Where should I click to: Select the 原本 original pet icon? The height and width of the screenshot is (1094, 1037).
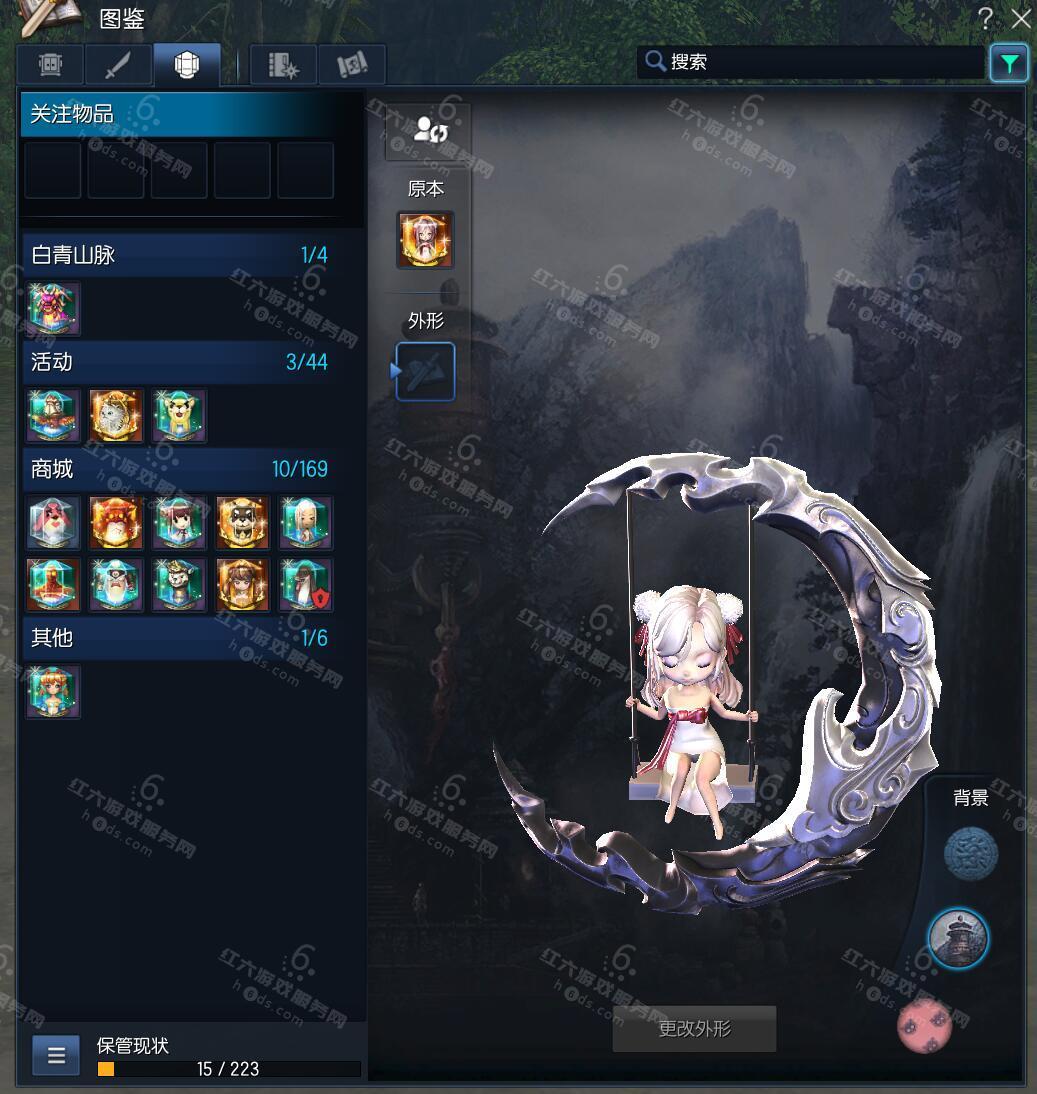[x=425, y=240]
